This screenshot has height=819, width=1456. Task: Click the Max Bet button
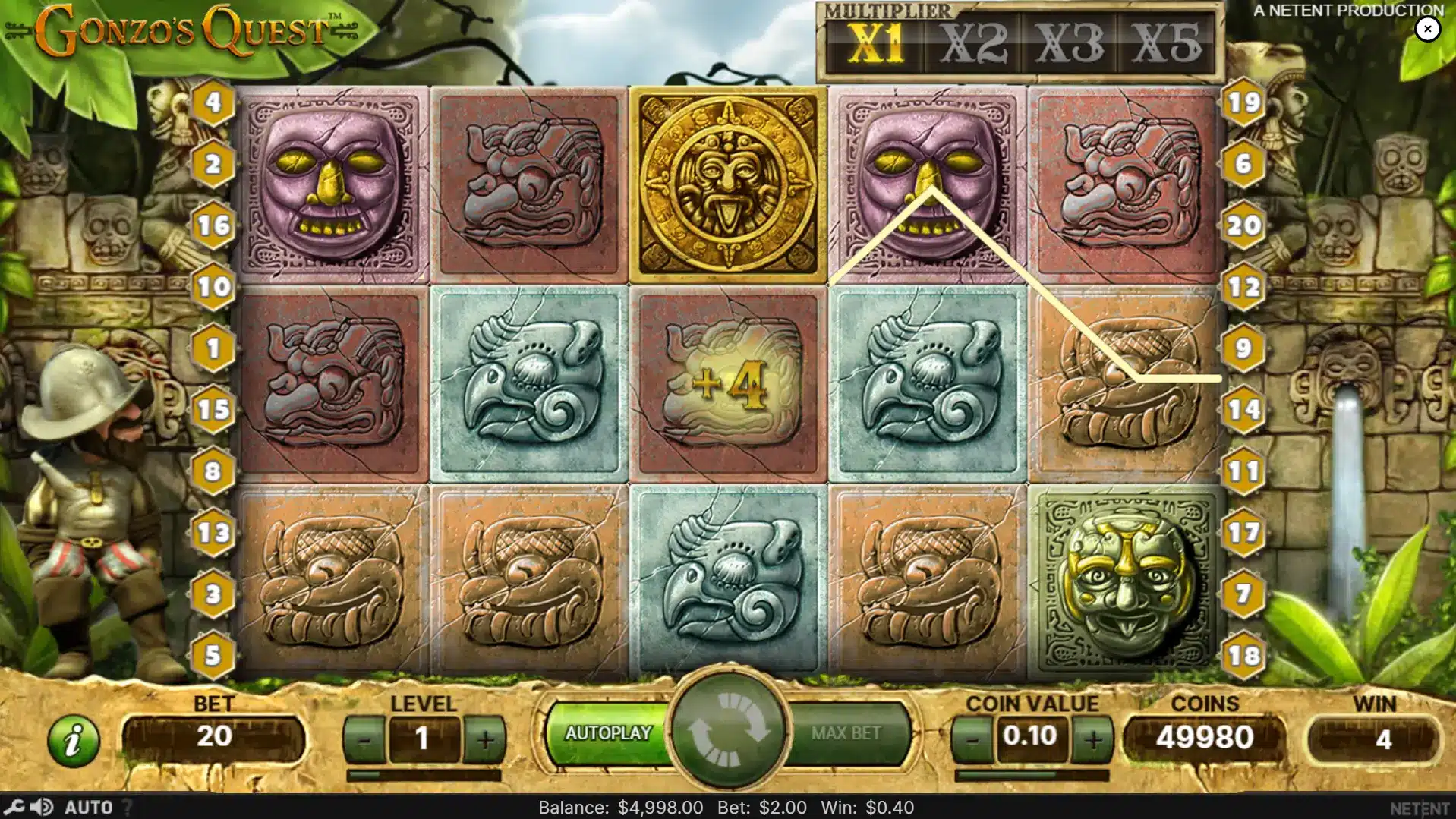tap(846, 733)
